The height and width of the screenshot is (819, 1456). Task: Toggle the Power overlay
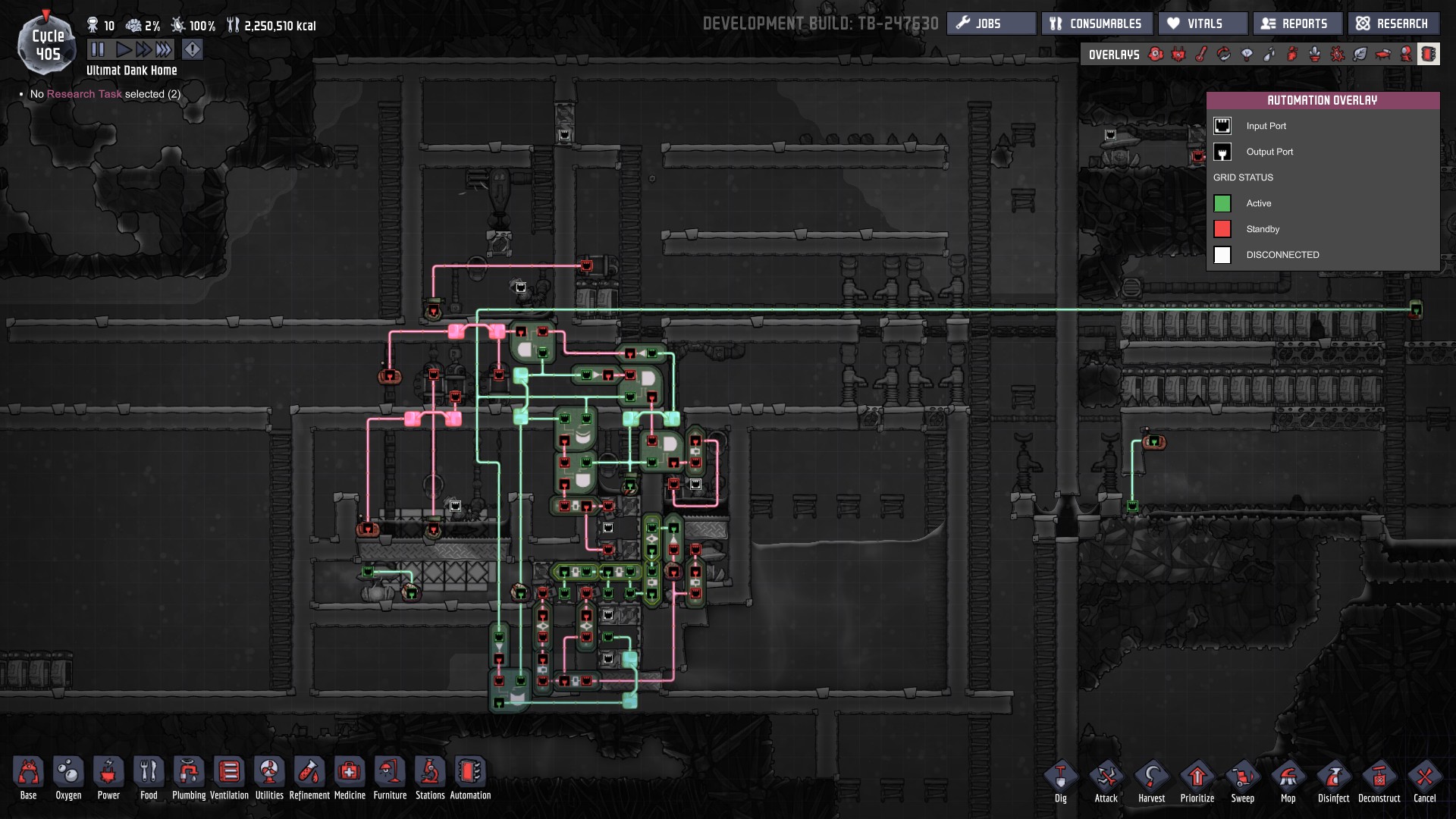(x=1178, y=54)
